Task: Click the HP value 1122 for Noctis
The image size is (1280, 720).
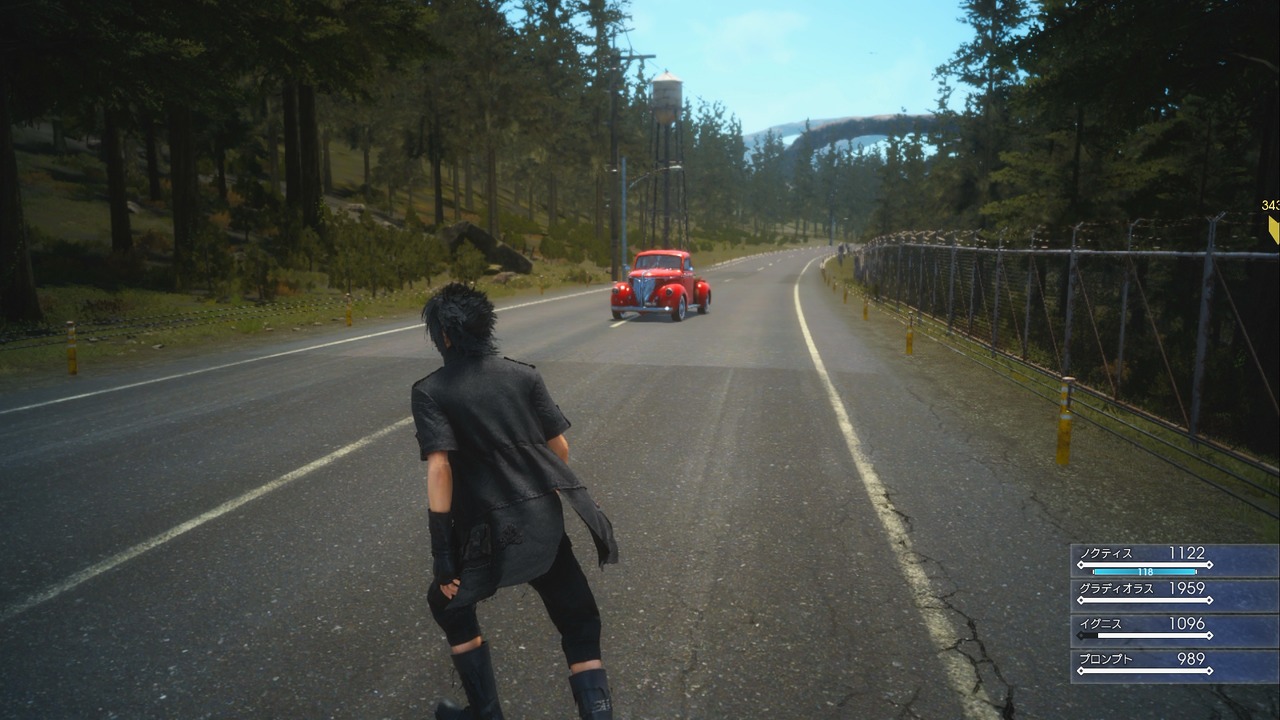Action: (1187, 553)
